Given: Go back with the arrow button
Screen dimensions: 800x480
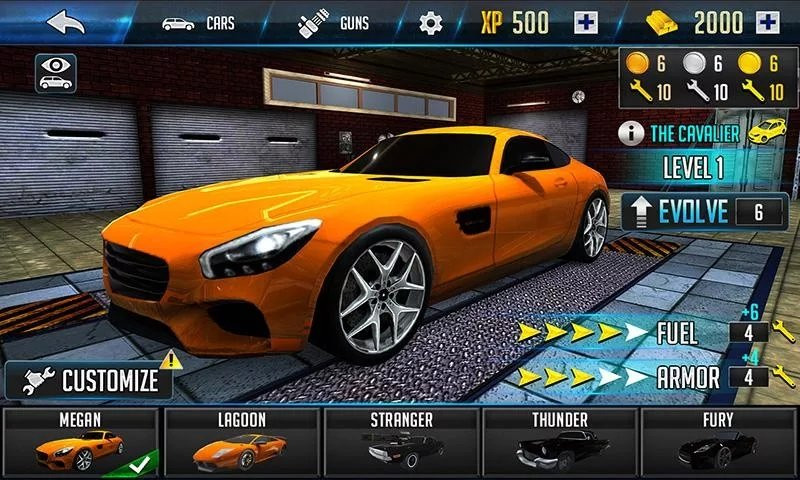Looking at the screenshot, I should point(65,22).
